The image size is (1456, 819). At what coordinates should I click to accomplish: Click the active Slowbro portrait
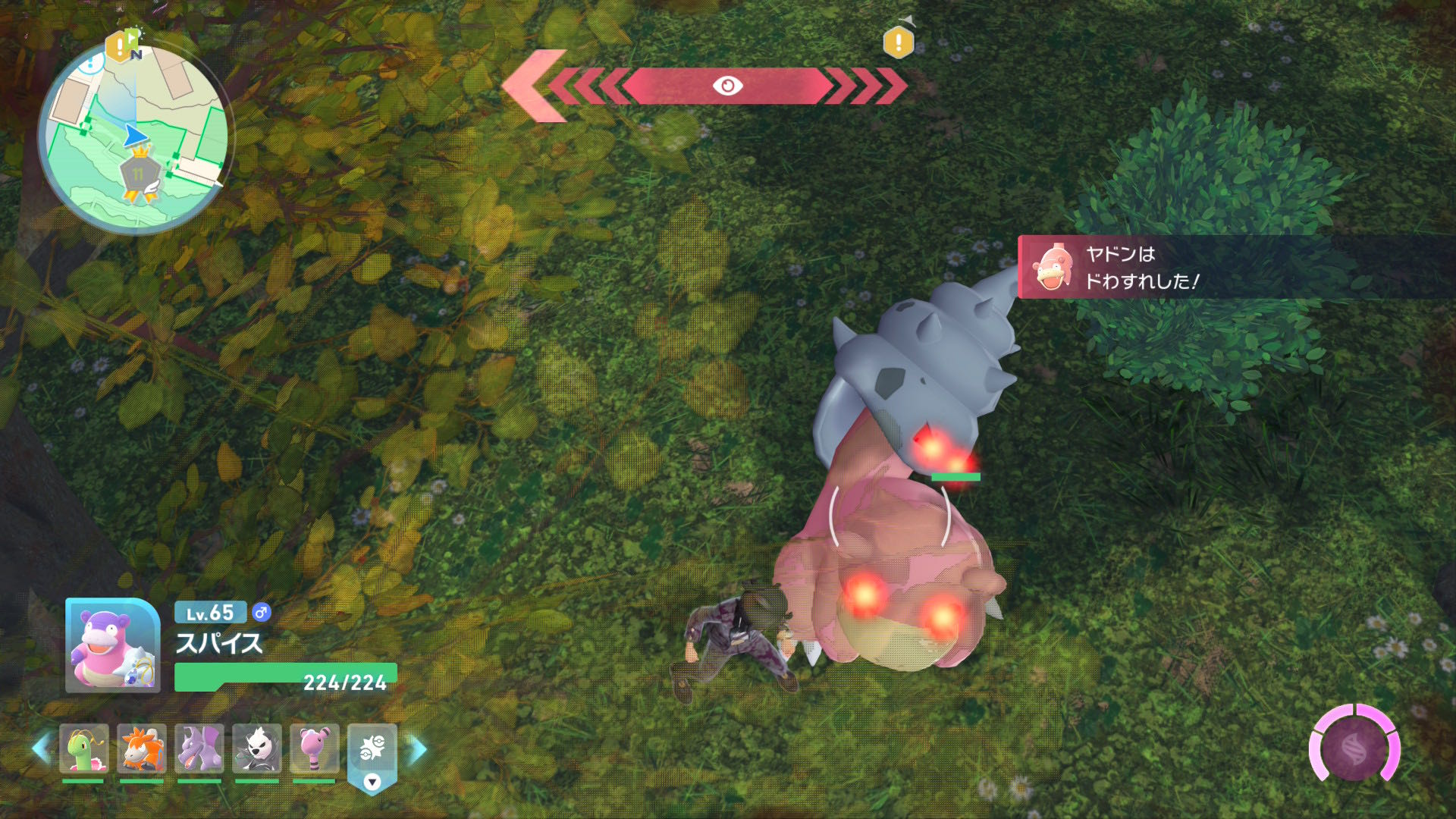coord(112,646)
